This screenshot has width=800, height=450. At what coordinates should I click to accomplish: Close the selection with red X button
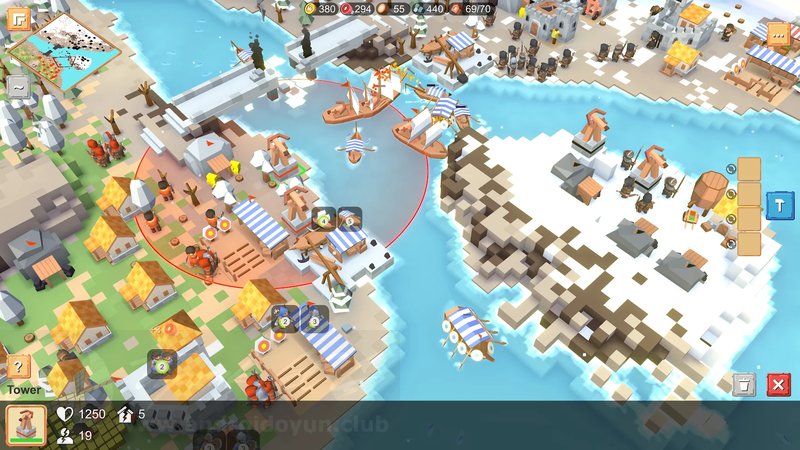[x=778, y=385]
